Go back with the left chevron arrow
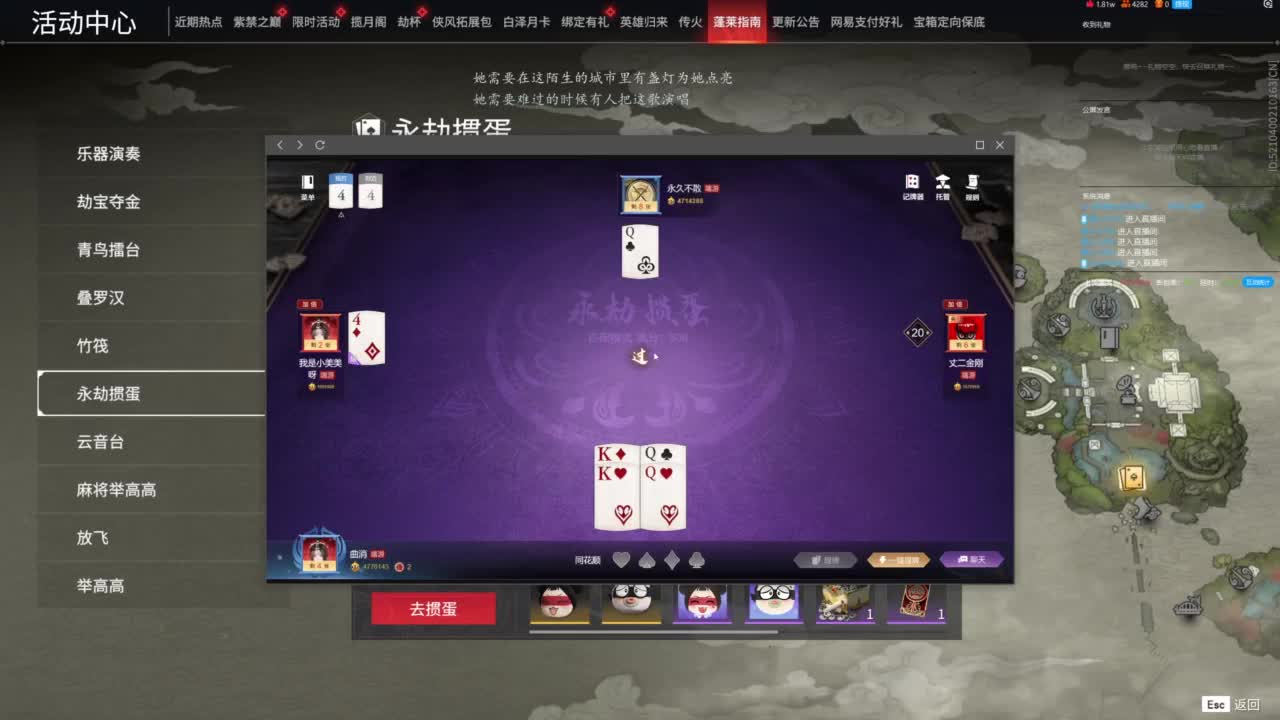1280x720 pixels. (x=280, y=145)
